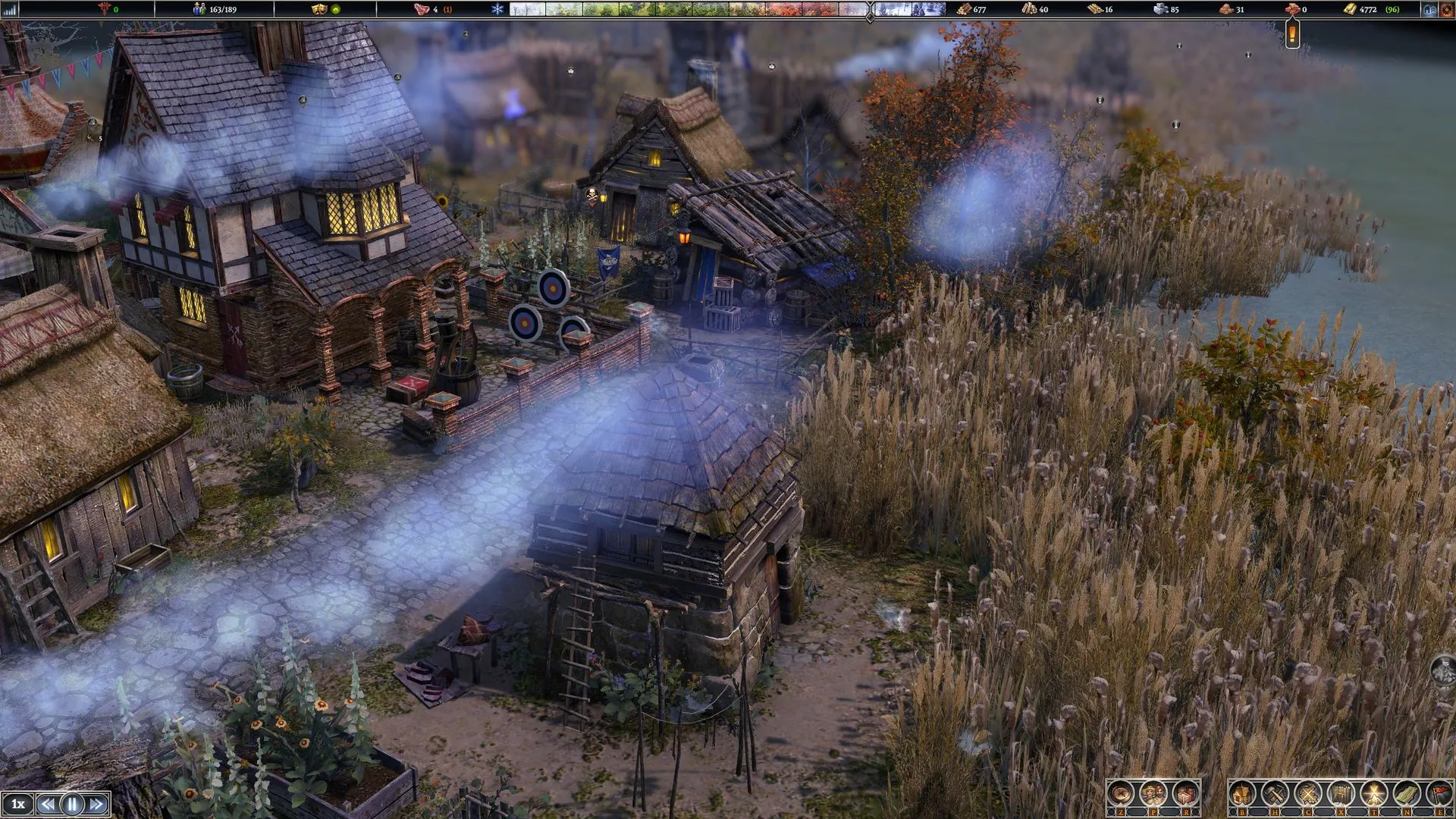This screenshot has height=819, width=1456.
Task: Open the resources crates panel
Action: [1185, 795]
